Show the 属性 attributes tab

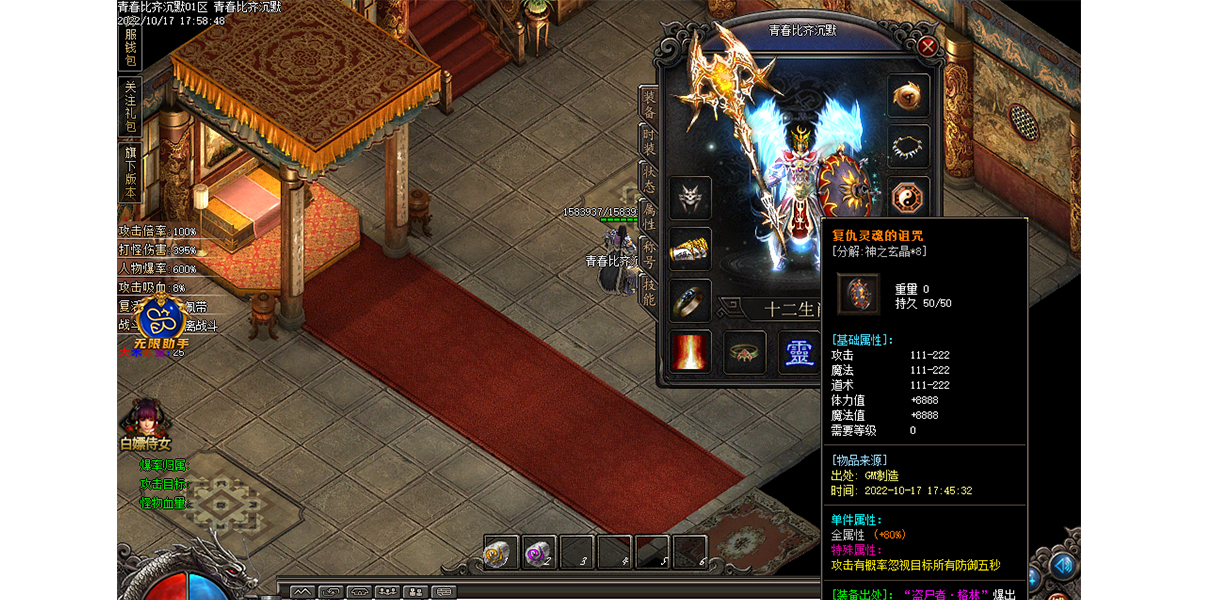[x=649, y=216]
